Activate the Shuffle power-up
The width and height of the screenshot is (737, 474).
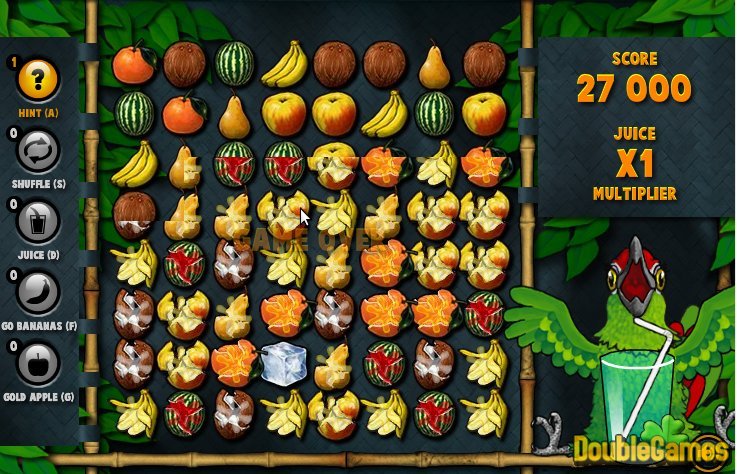(39, 151)
